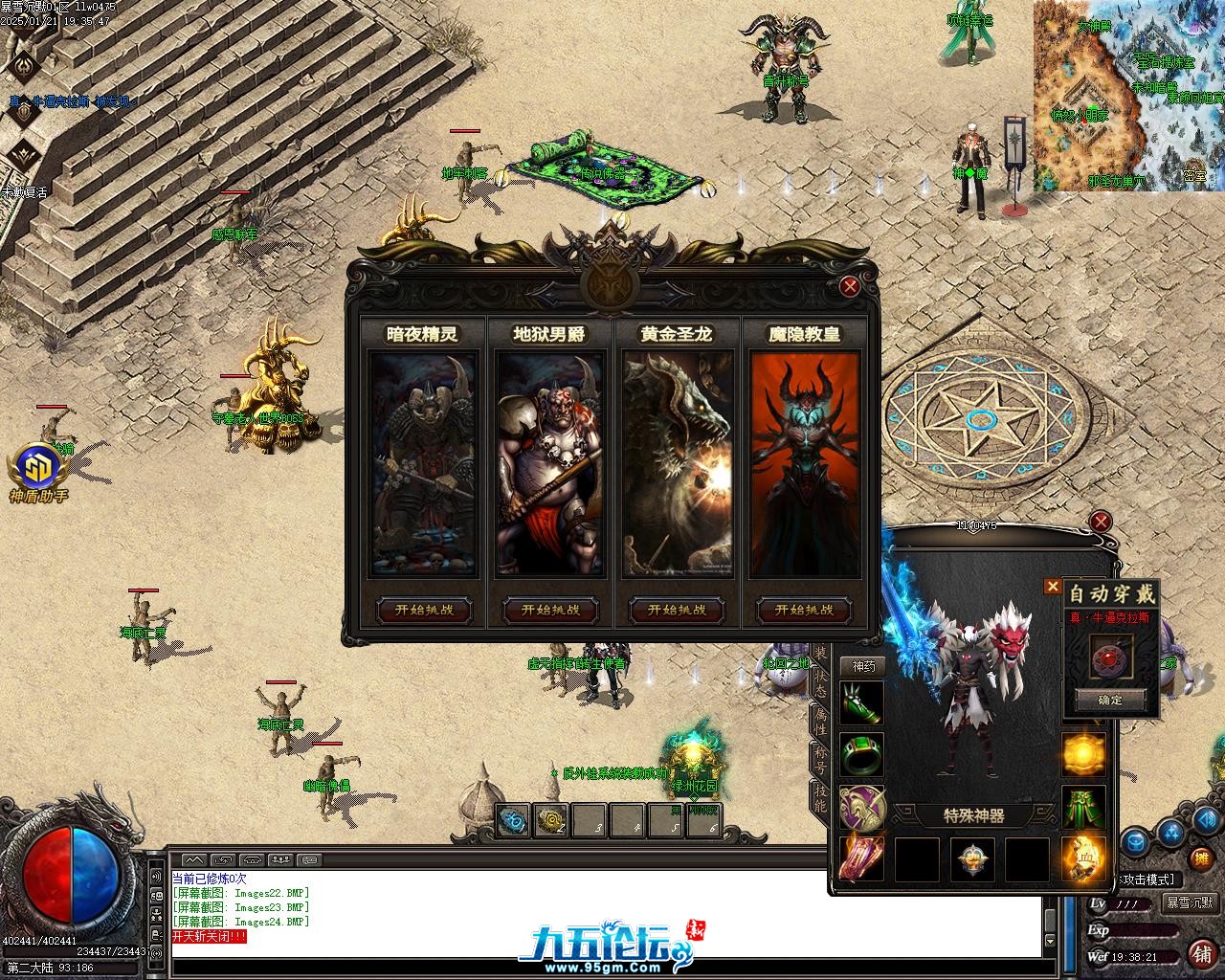The height and width of the screenshot is (980, 1225).
Task: Start the 地狱男爵 boss challenge
Action: tap(550, 610)
